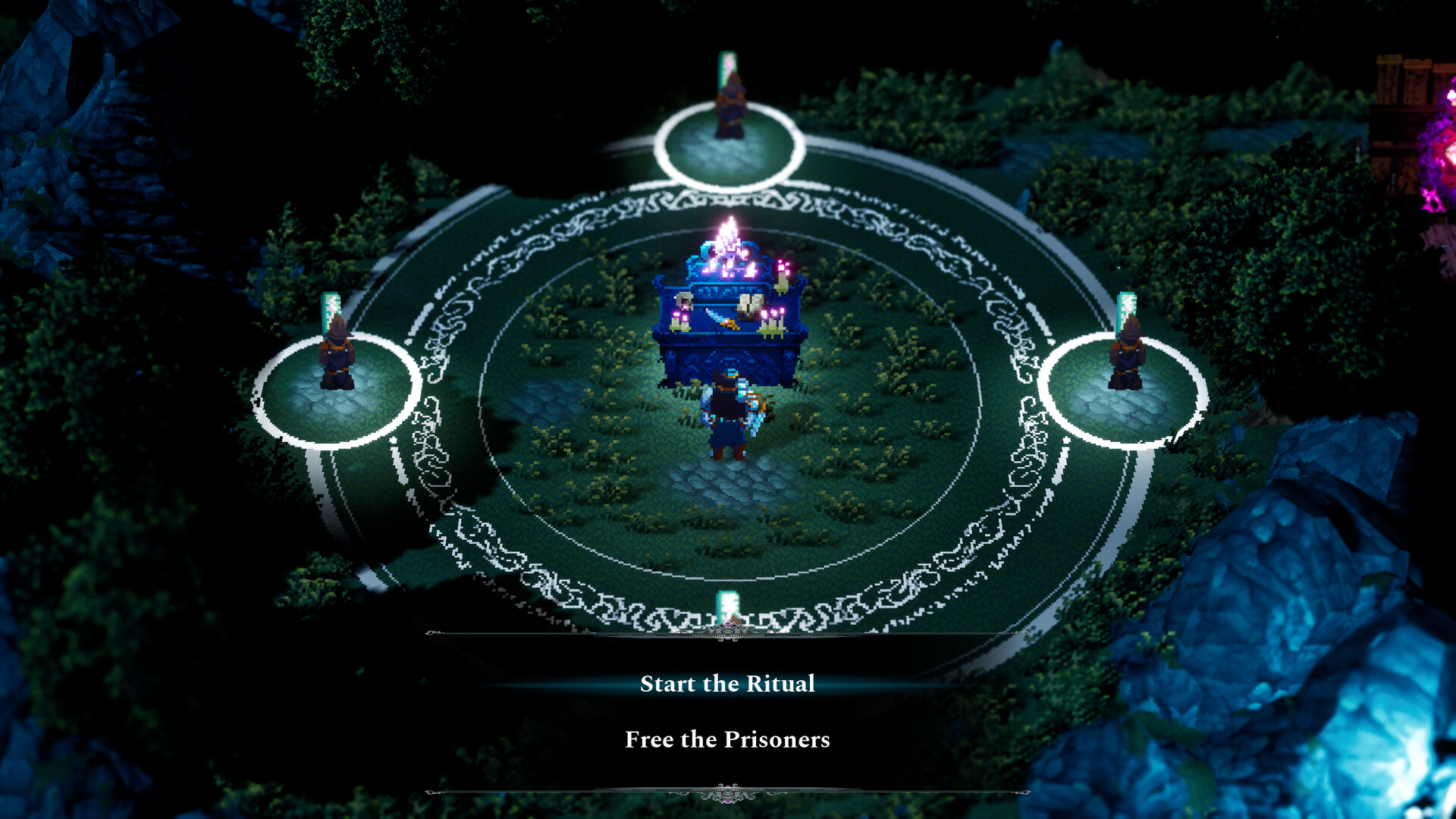Click the open ritual book on the altar
This screenshot has width=1456, height=819.
[749, 303]
